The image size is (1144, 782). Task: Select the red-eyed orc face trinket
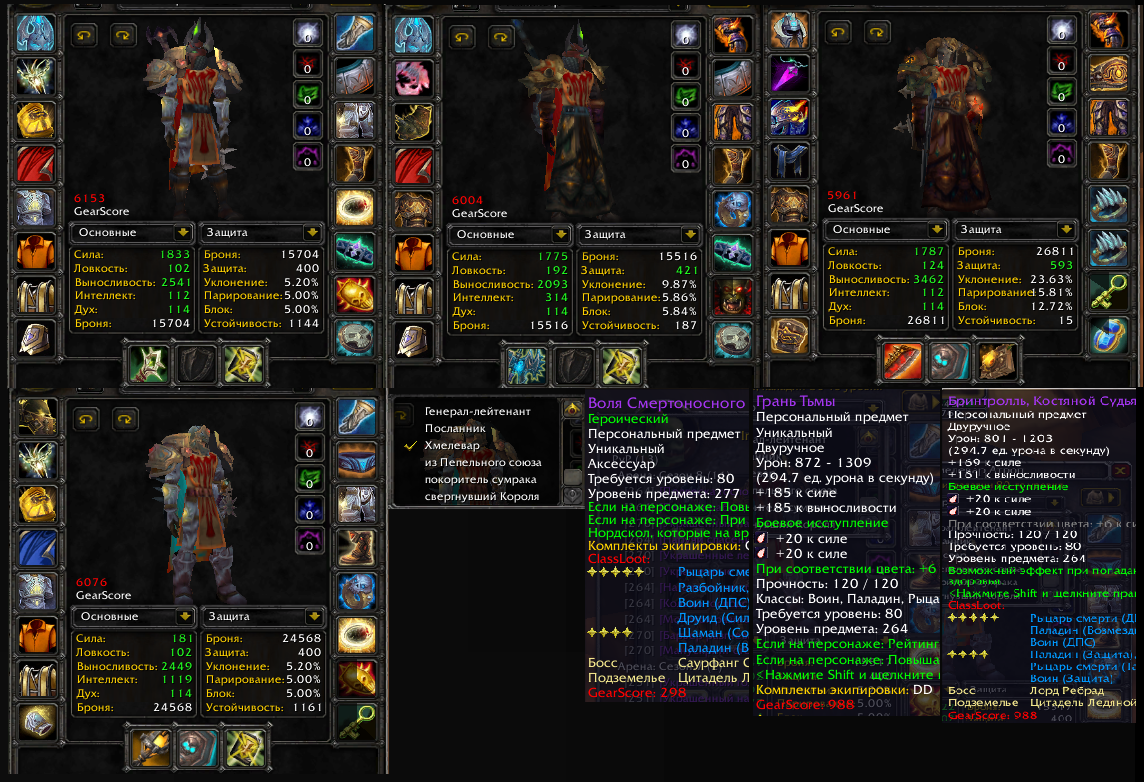pos(732,295)
